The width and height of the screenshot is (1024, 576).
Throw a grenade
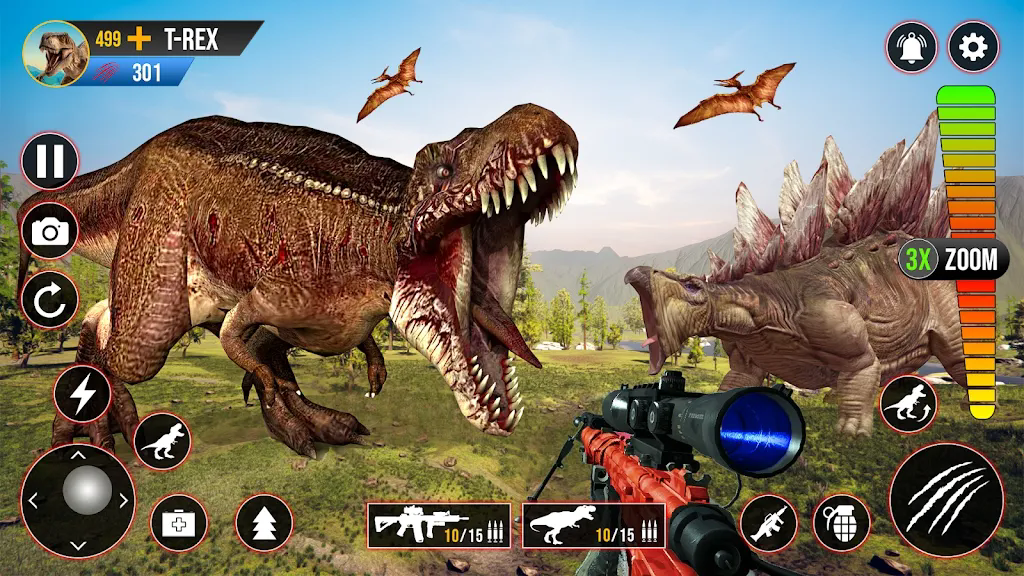point(841,523)
